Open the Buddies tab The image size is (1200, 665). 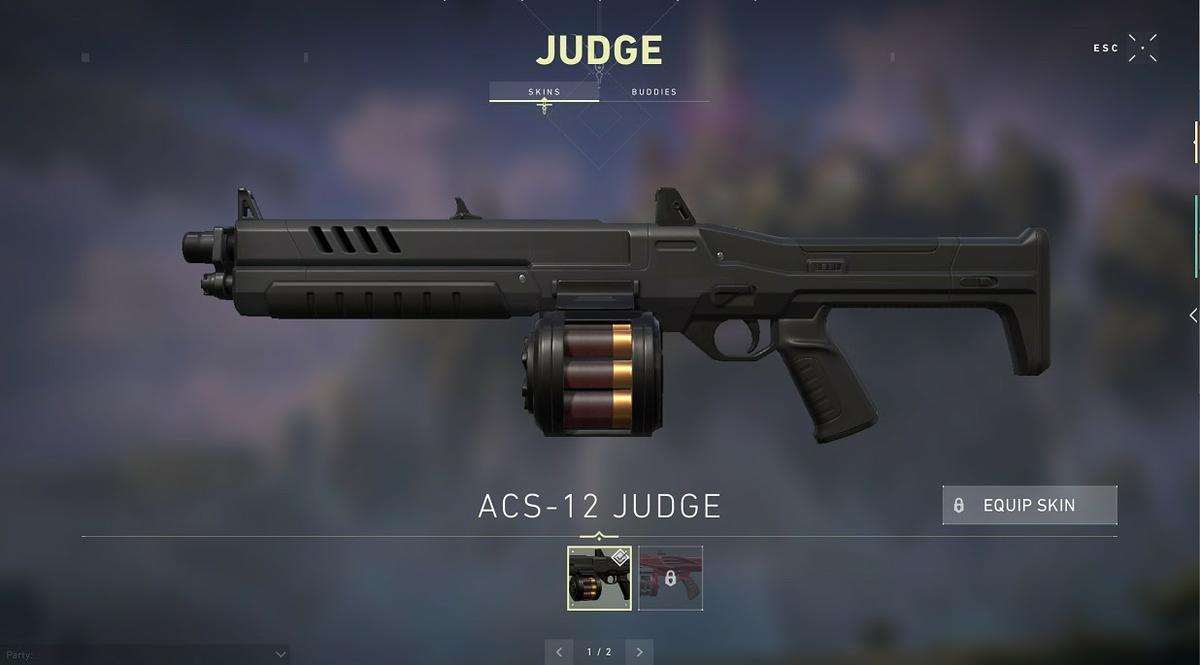click(654, 92)
